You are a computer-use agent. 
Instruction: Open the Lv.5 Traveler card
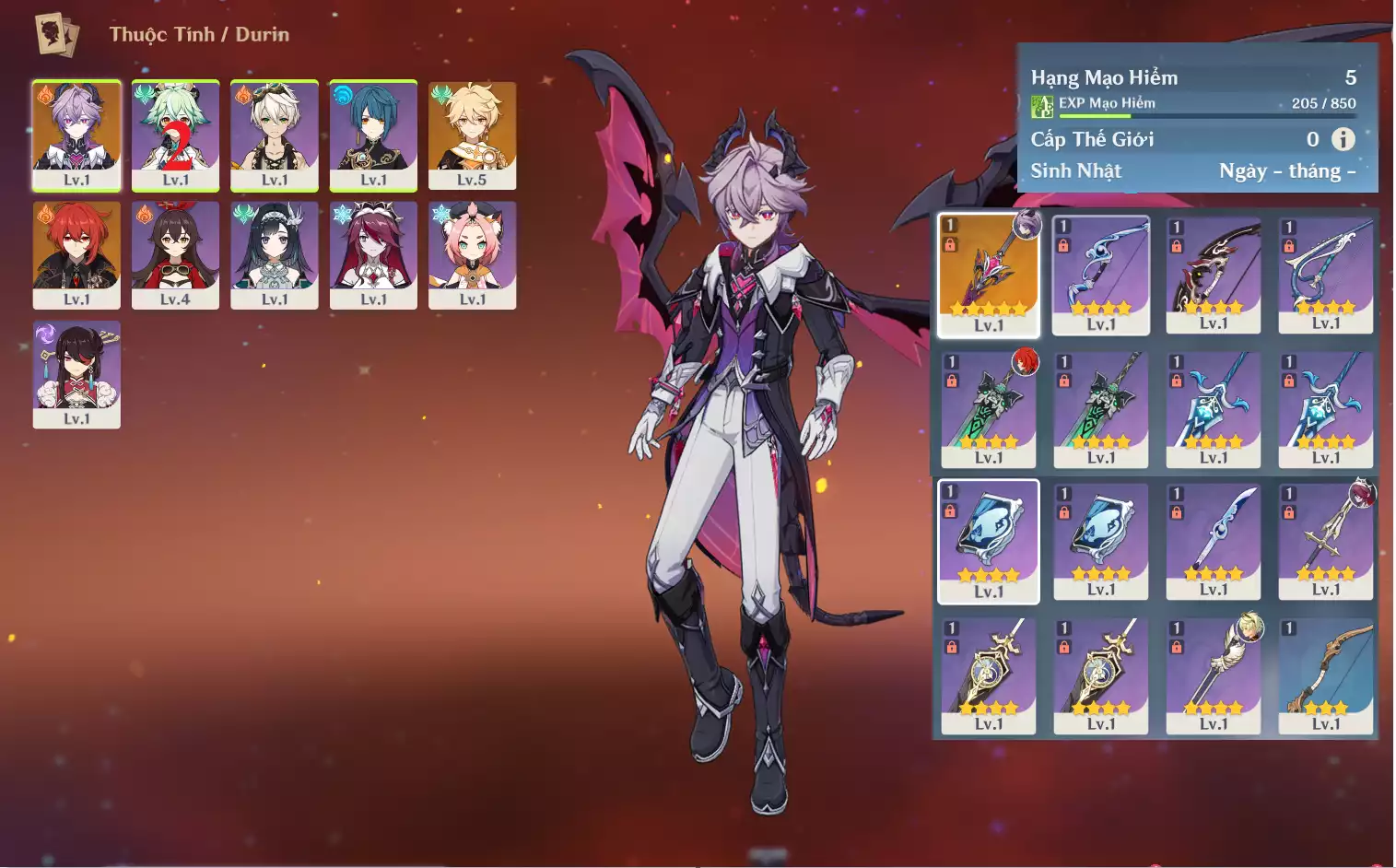coord(472,135)
